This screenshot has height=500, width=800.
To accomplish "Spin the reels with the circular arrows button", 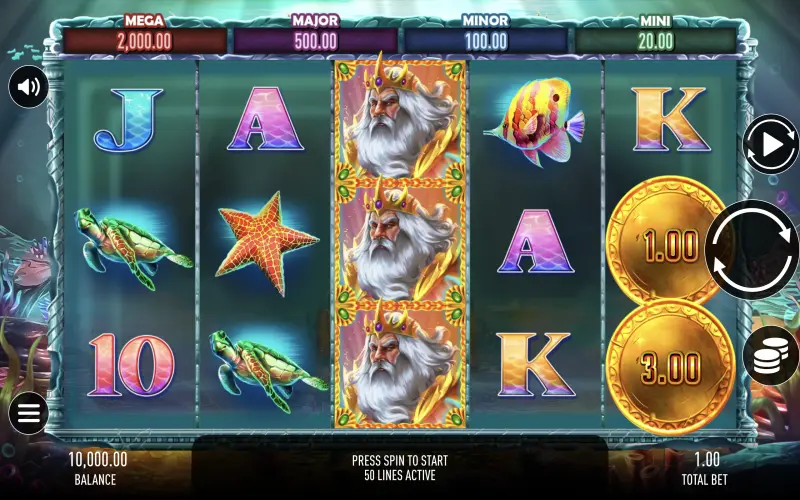I will 751,249.
